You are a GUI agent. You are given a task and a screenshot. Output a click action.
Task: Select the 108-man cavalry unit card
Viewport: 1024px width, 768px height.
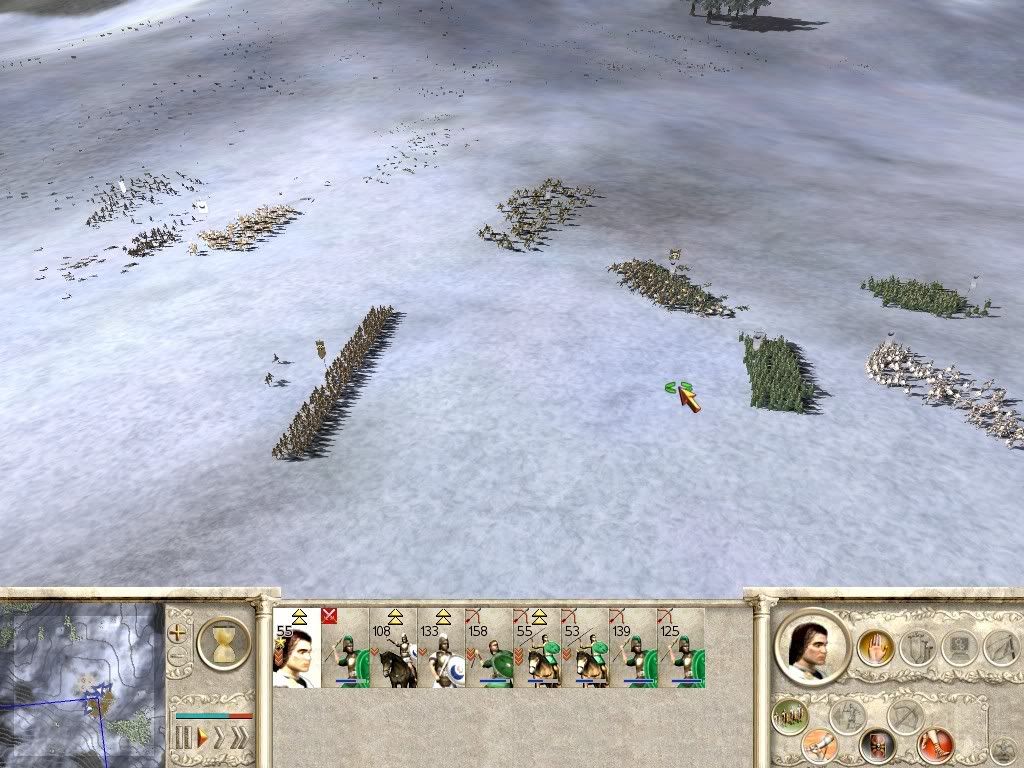click(x=393, y=649)
